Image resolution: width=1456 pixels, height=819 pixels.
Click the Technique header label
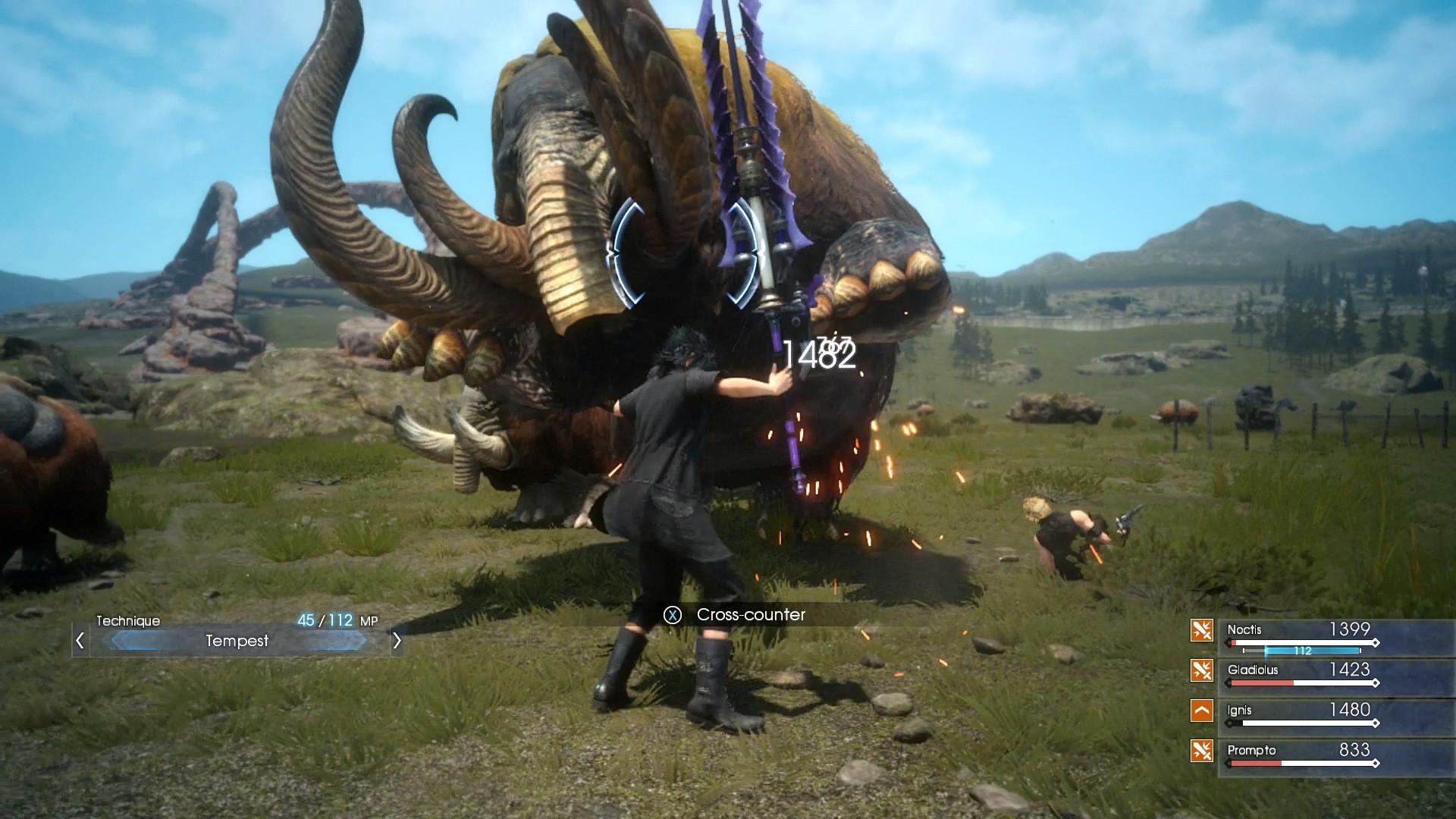pos(127,621)
